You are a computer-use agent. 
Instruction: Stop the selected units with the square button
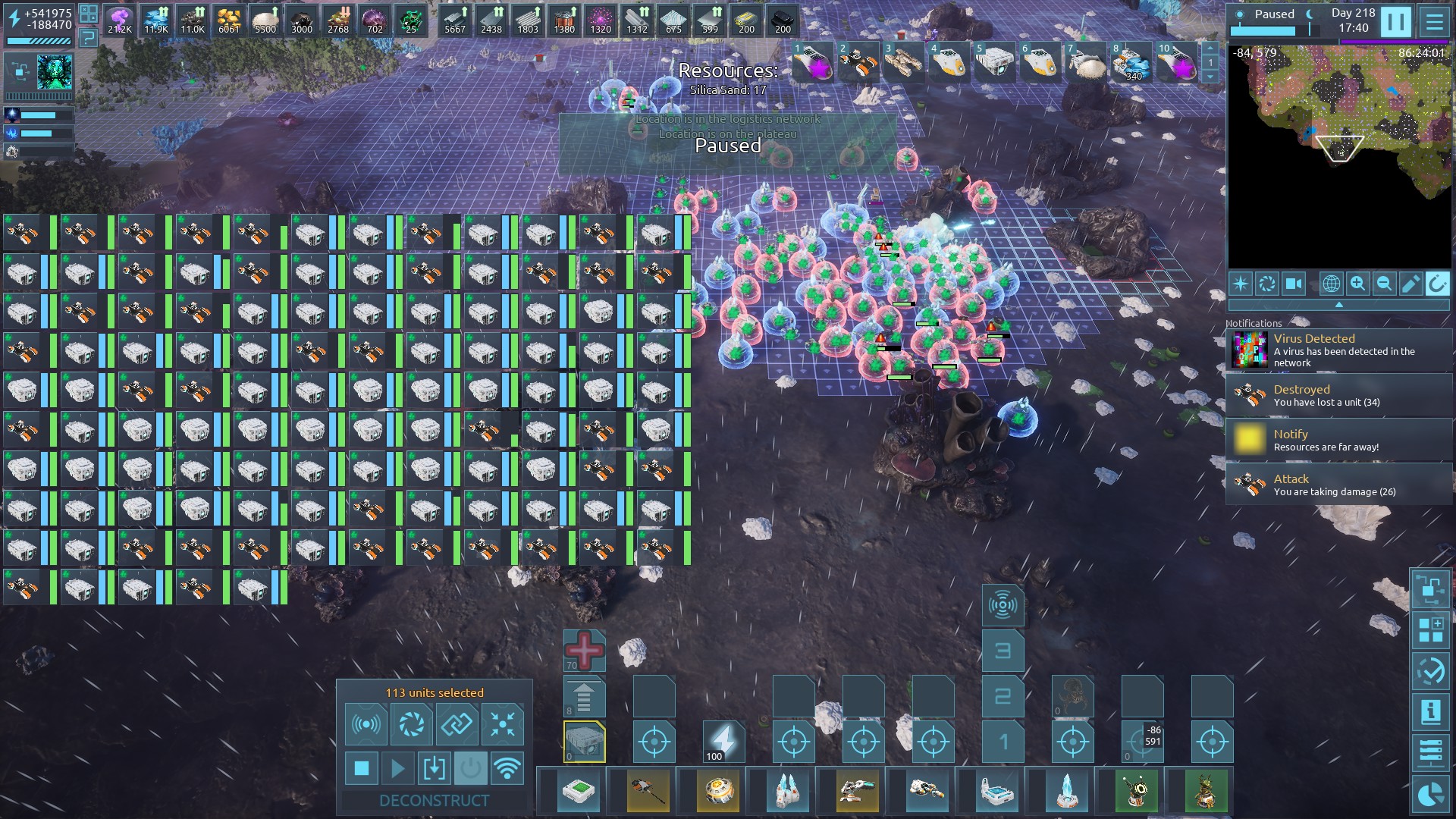362,768
